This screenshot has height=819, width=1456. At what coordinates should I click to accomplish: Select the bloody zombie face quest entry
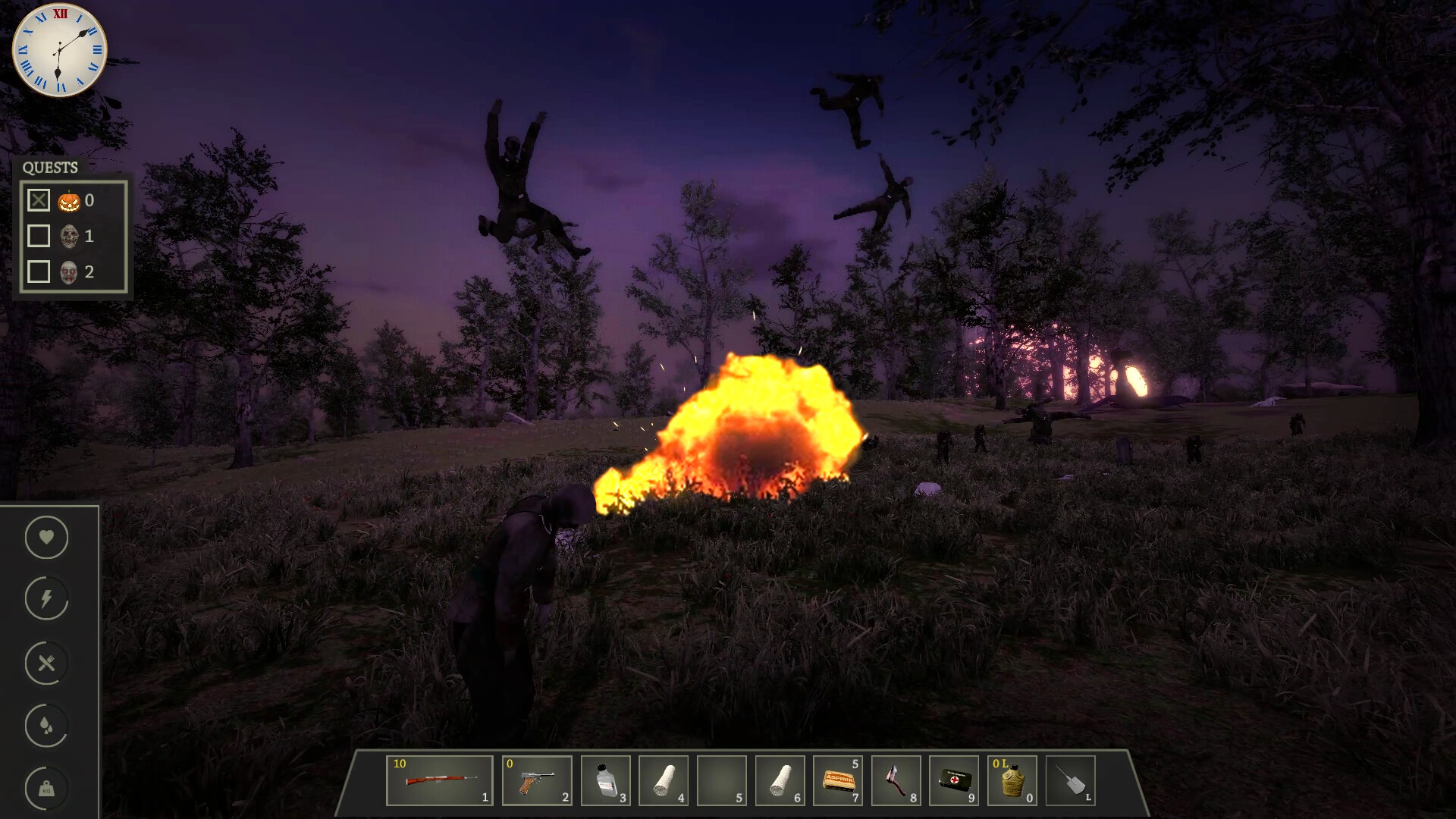point(69,272)
